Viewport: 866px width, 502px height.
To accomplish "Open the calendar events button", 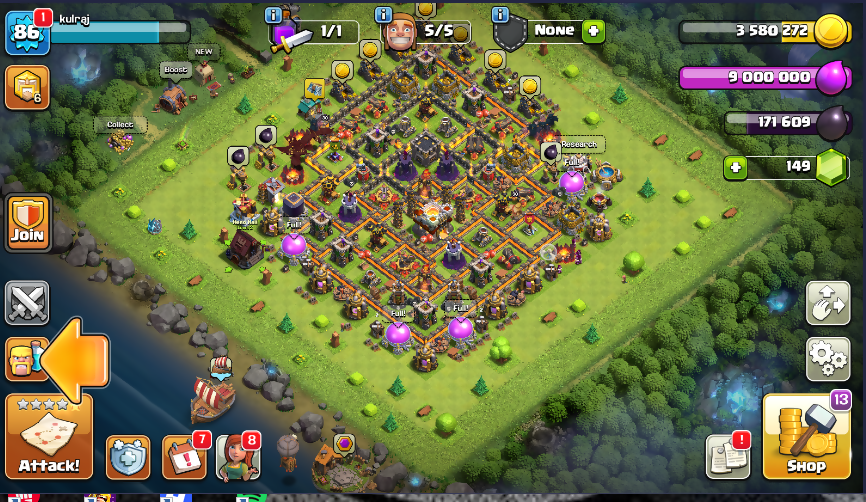I will coord(184,457).
